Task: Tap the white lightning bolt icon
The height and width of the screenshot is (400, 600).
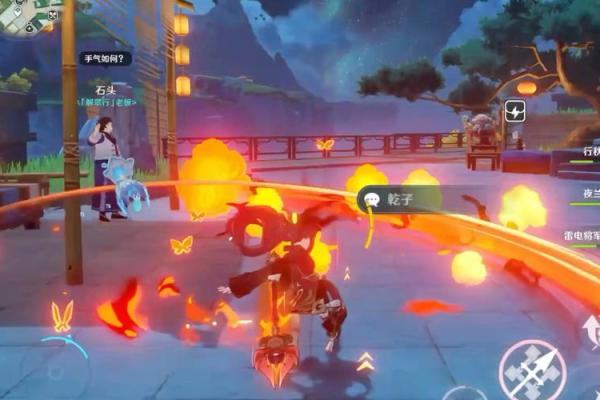Action: pyautogui.click(x=516, y=111)
